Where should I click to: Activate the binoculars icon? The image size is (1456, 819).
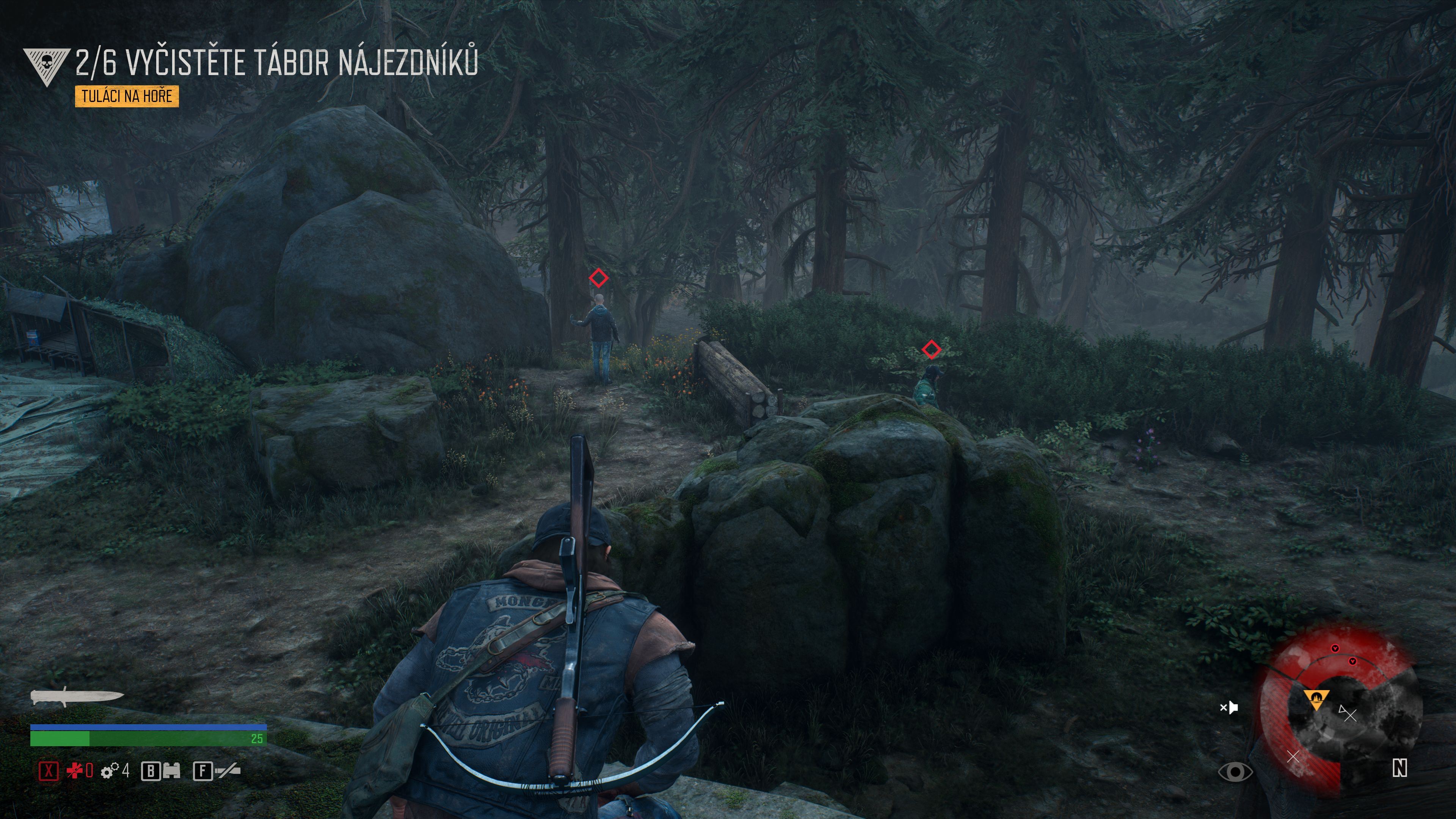pyautogui.click(x=171, y=771)
